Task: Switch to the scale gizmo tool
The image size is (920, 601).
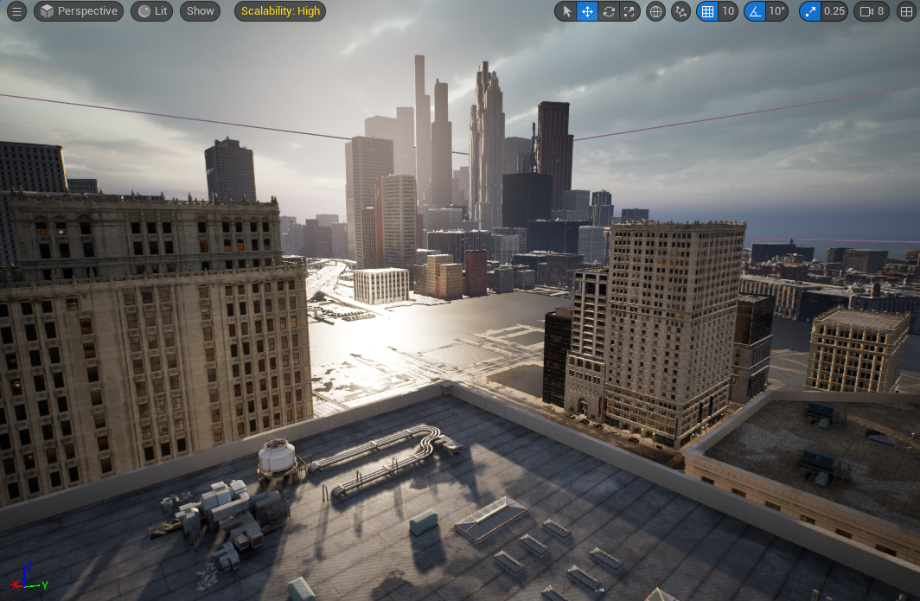Action: pyautogui.click(x=629, y=11)
